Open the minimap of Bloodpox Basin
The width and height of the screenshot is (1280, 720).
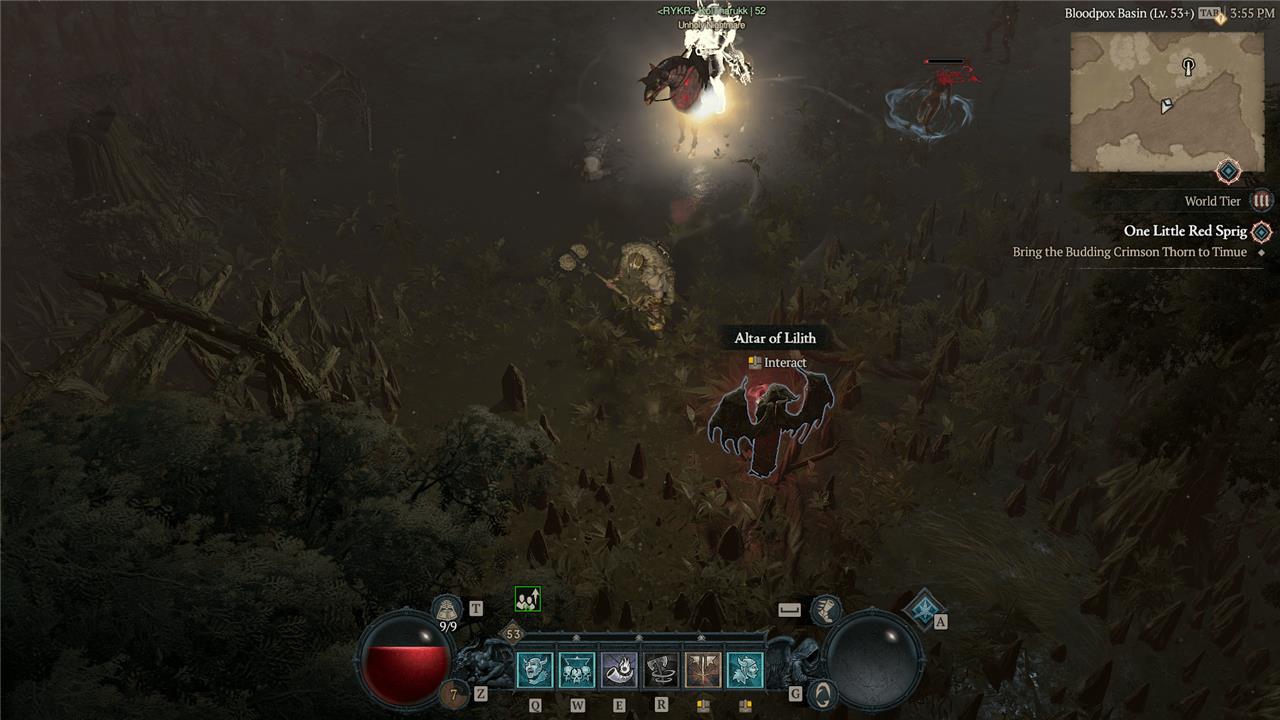click(1167, 101)
